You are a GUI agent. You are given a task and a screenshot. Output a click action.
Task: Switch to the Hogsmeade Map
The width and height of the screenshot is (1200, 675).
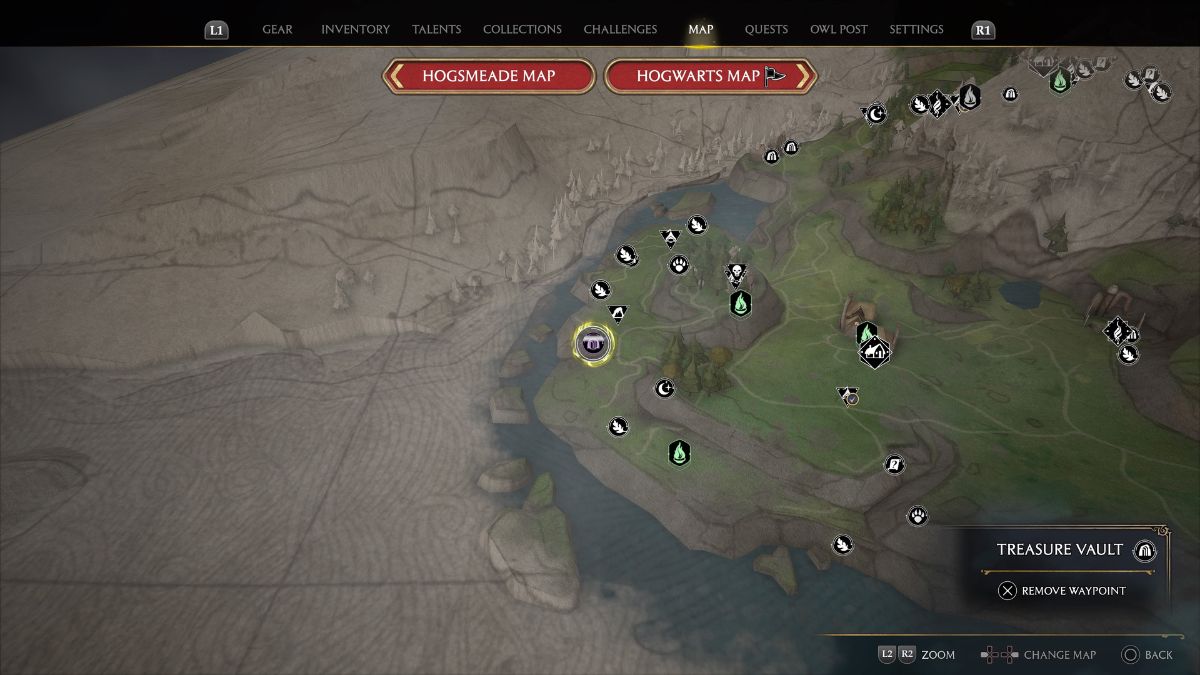(x=488, y=76)
